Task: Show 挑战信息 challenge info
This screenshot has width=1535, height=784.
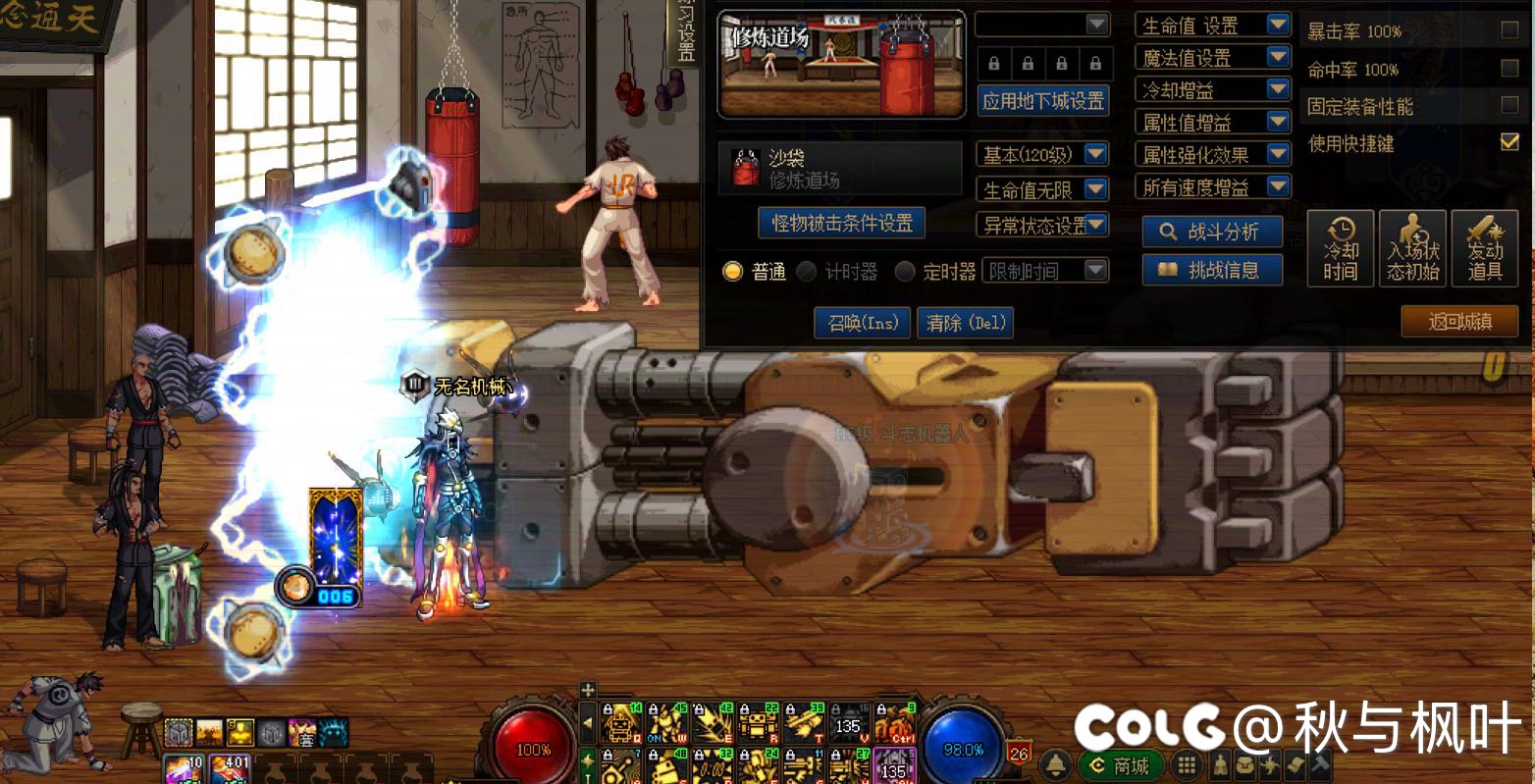Action: tap(1212, 270)
